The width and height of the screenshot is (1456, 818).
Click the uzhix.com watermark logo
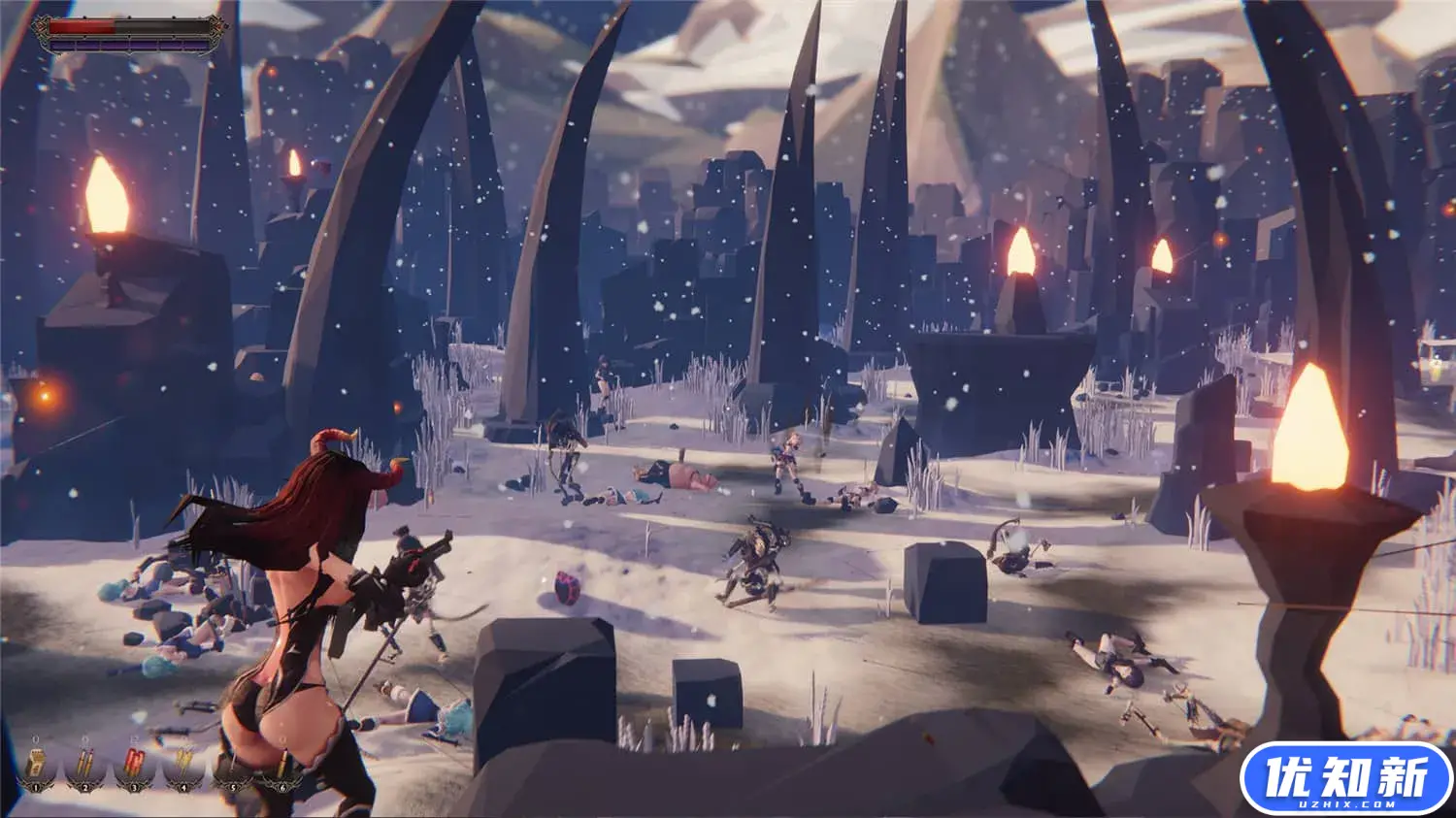click(1346, 778)
